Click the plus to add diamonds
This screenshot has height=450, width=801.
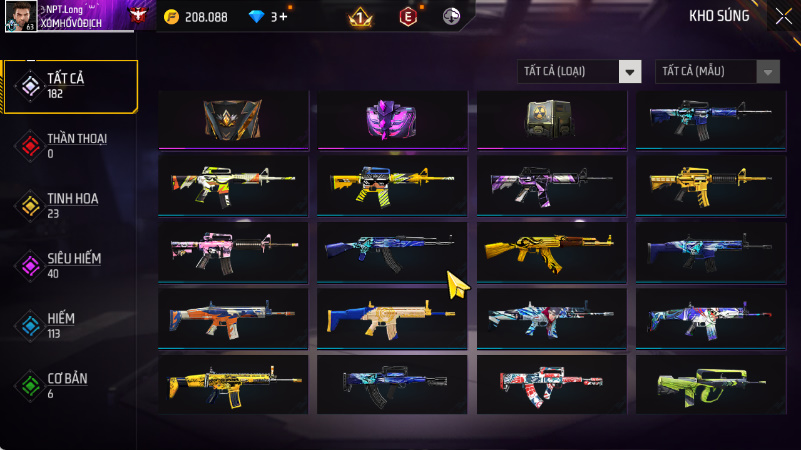[x=284, y=17]
